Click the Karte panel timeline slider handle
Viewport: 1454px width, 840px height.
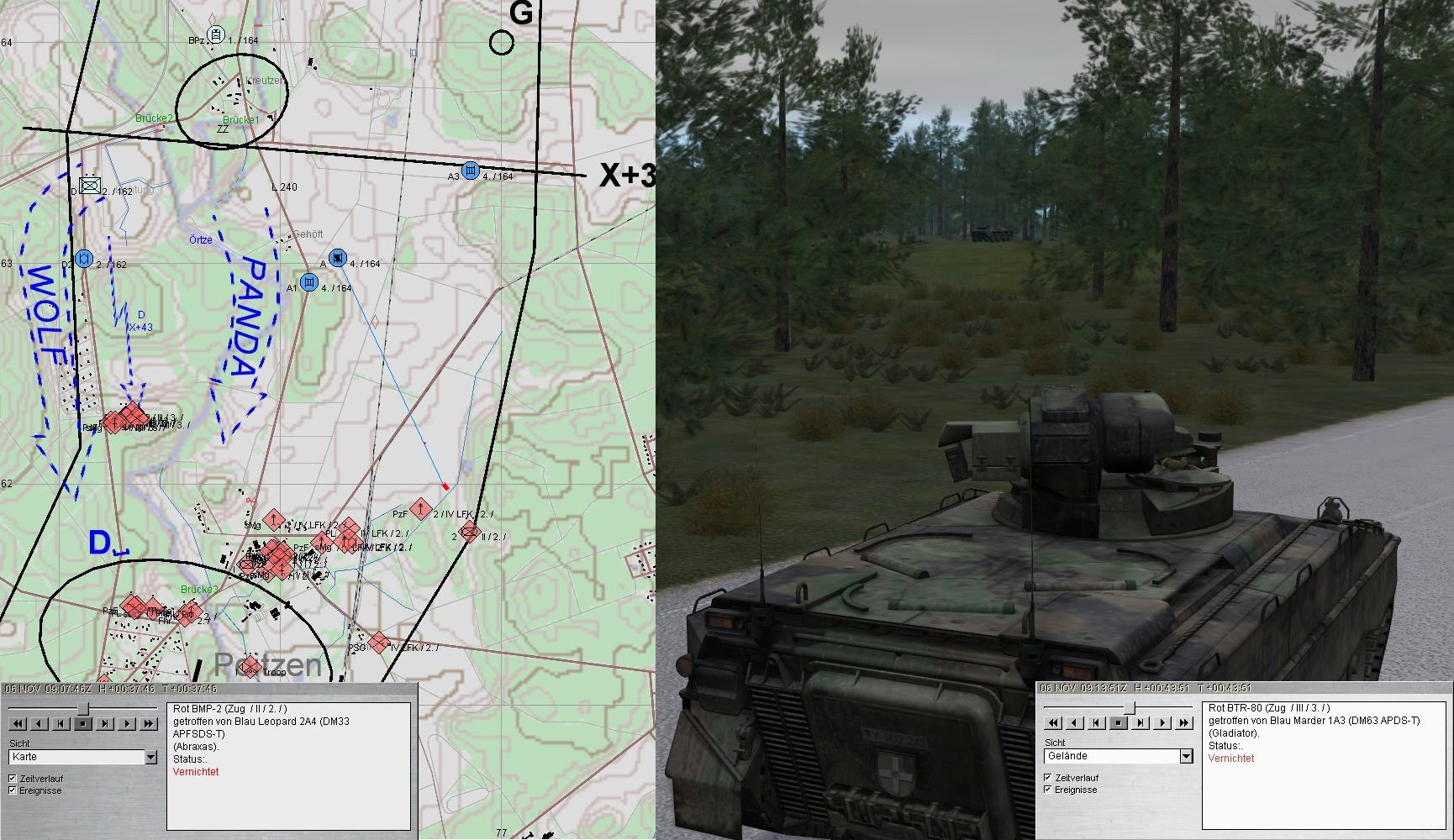point(83,709)
